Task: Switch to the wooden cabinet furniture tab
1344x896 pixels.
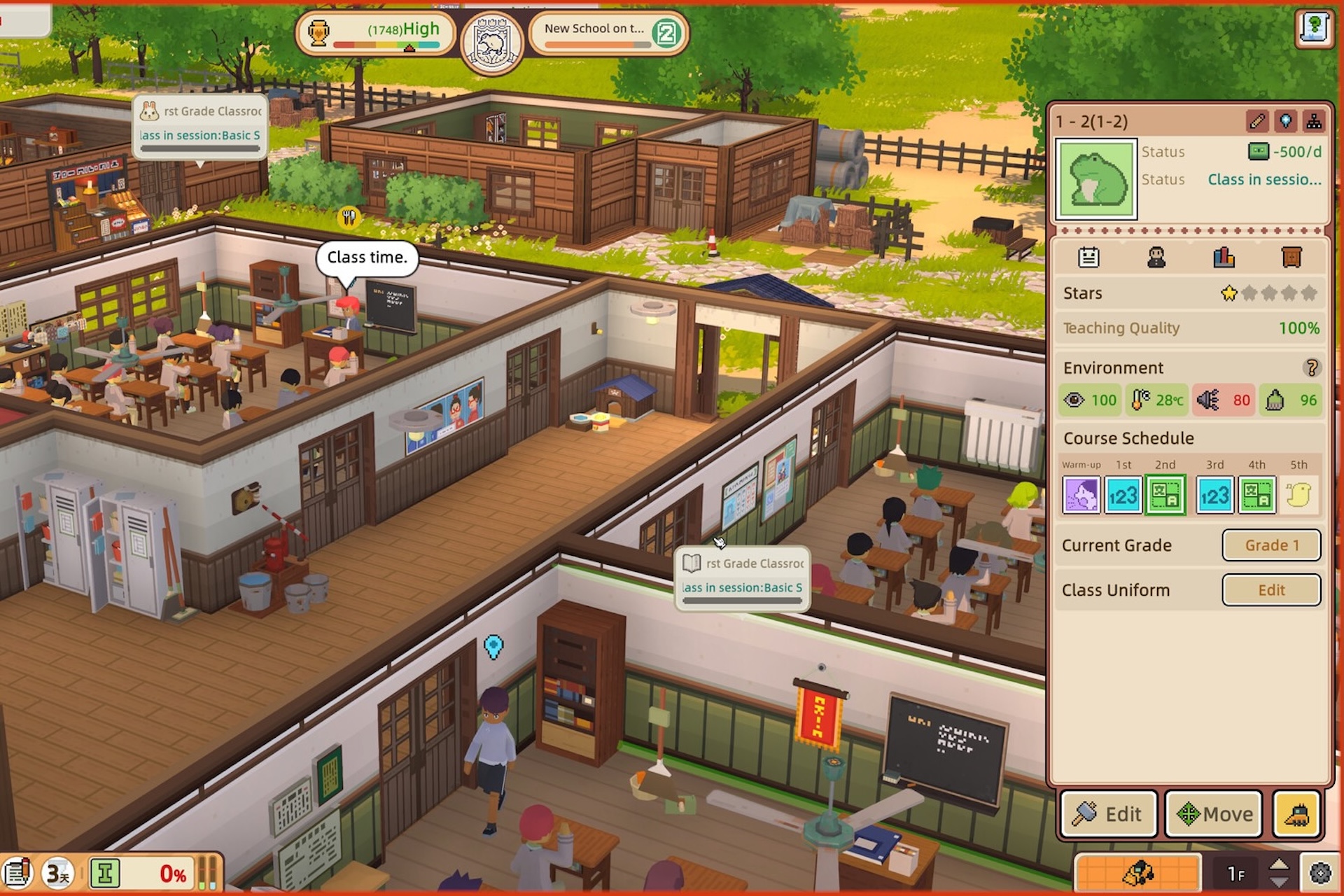Action: pyautogui.click(x=1291, y=258)
